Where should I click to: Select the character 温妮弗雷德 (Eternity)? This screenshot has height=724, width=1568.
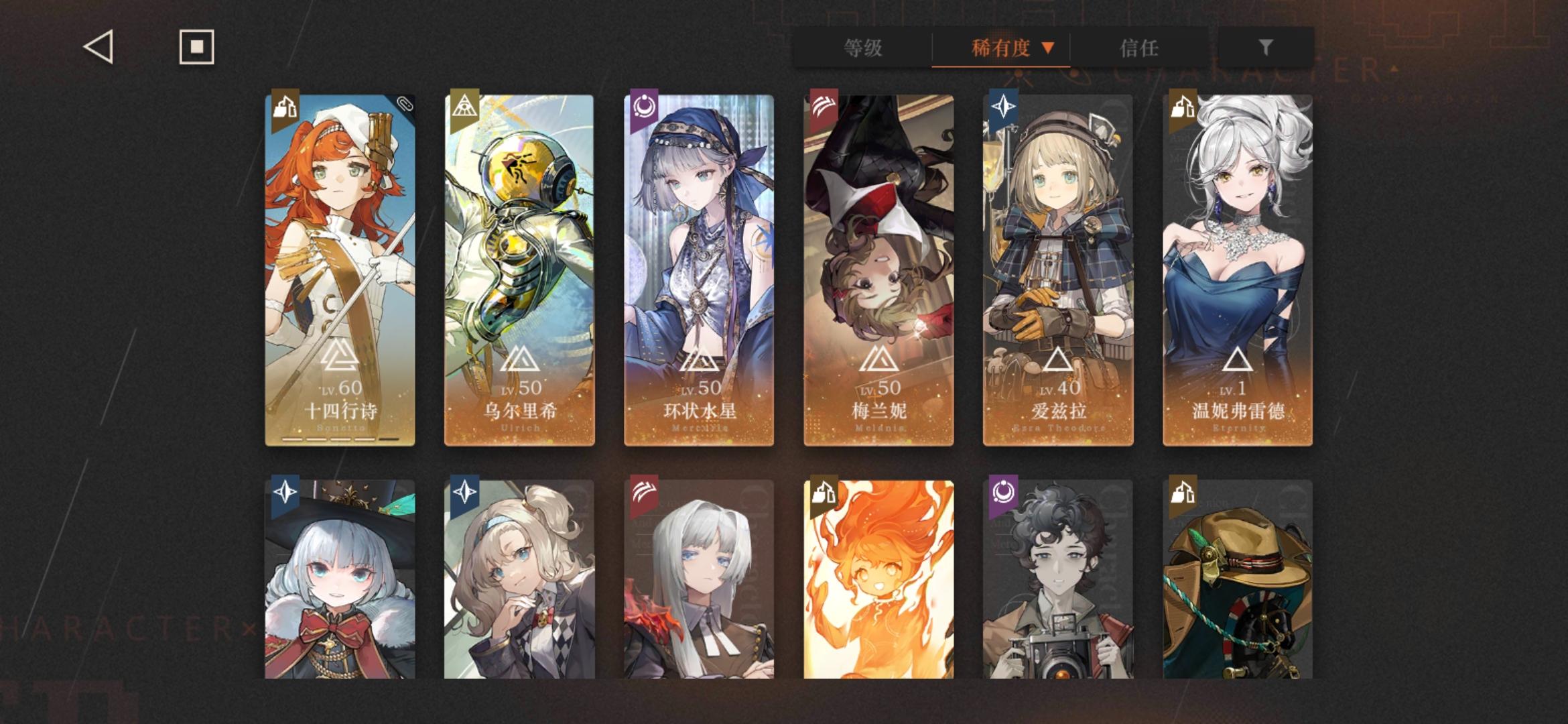pos(1238,268)
